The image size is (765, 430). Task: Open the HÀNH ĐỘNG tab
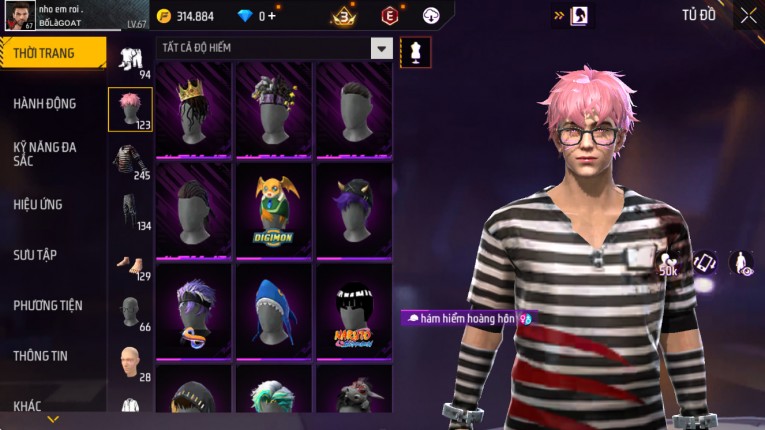click(45, 103)
